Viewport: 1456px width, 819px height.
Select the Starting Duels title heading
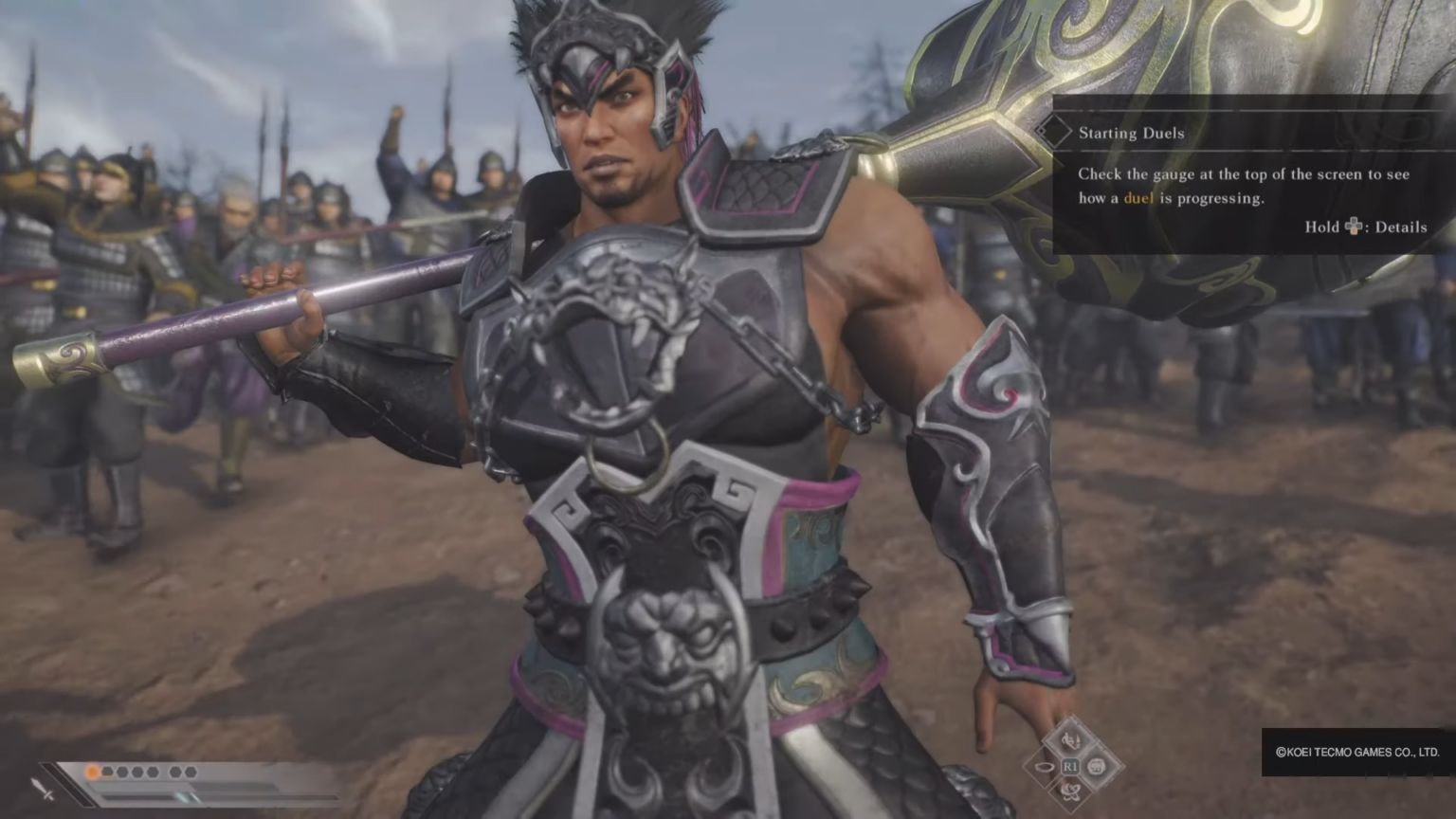[1132, 133]
